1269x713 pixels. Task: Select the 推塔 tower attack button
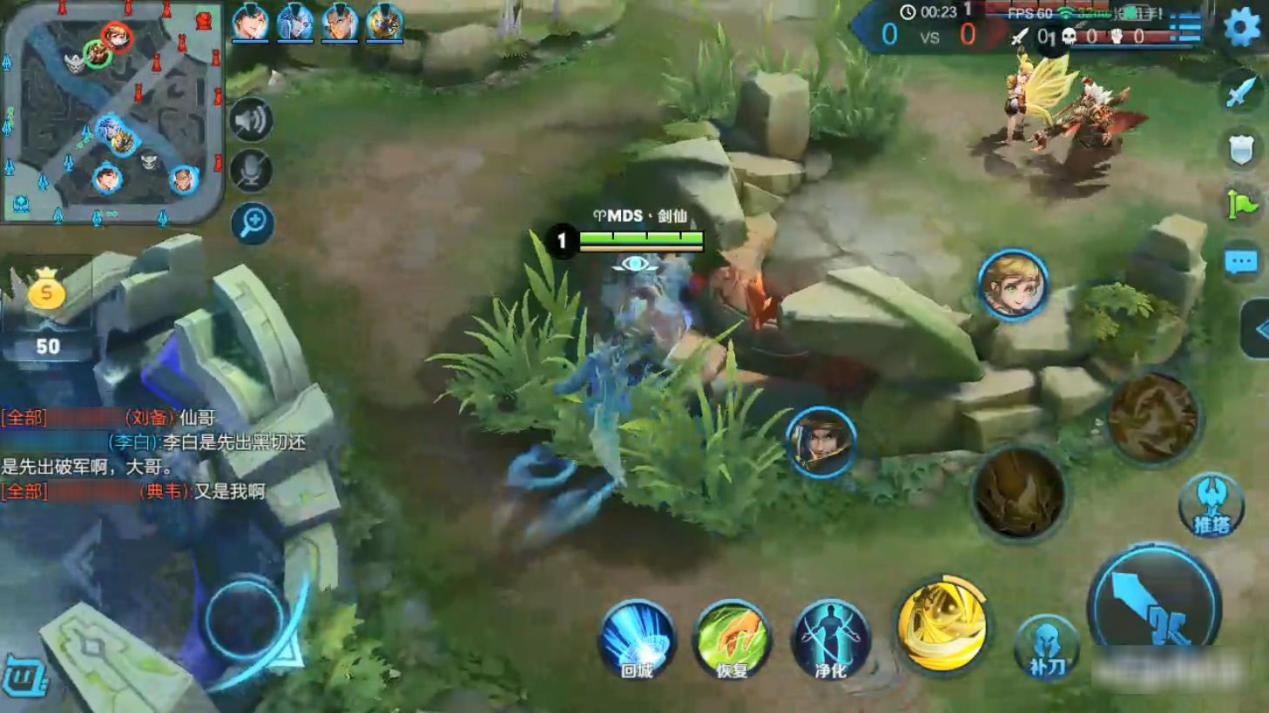(x=1210, y=505)
